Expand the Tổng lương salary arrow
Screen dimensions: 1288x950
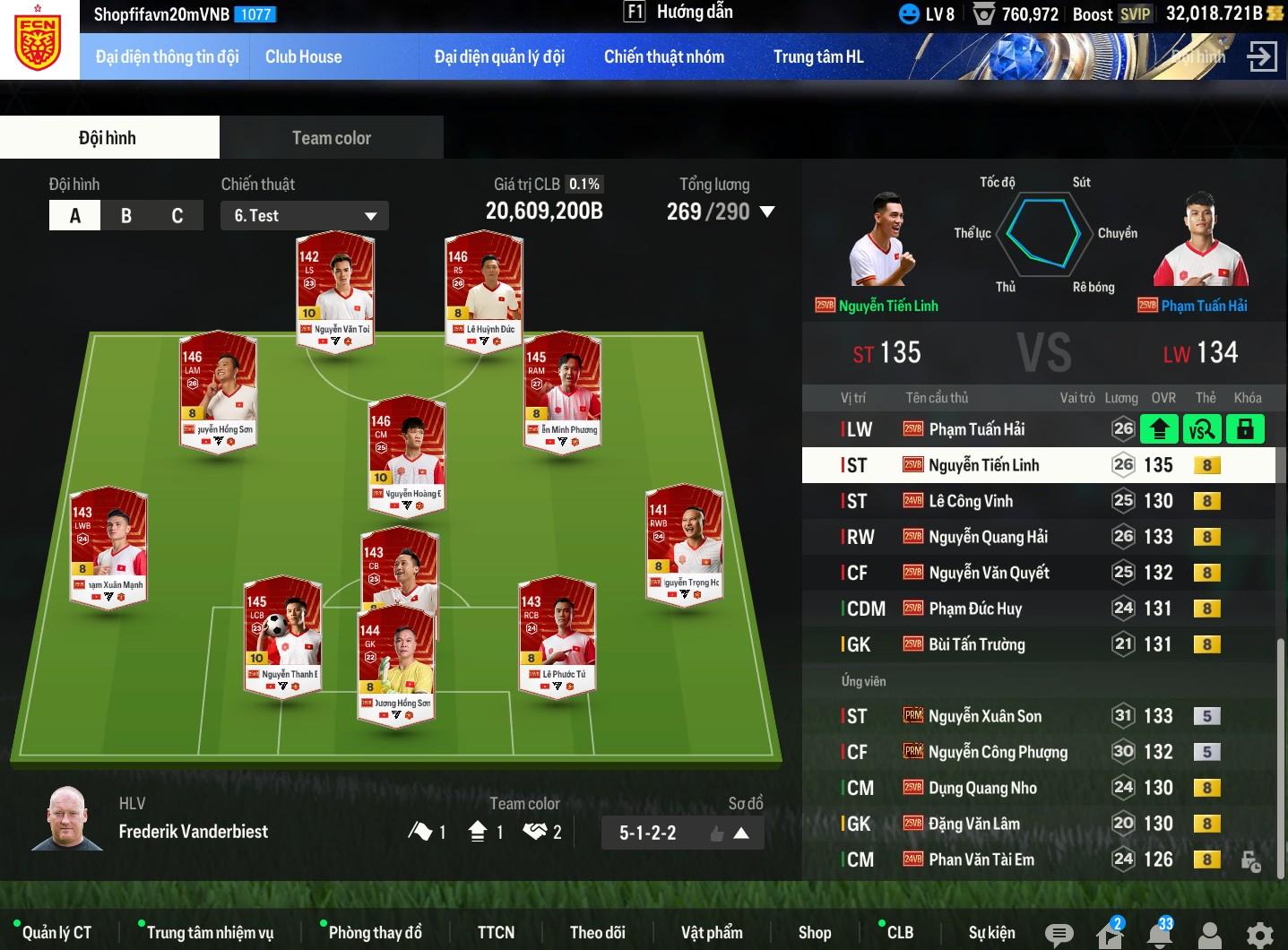(x=767, y=212)
